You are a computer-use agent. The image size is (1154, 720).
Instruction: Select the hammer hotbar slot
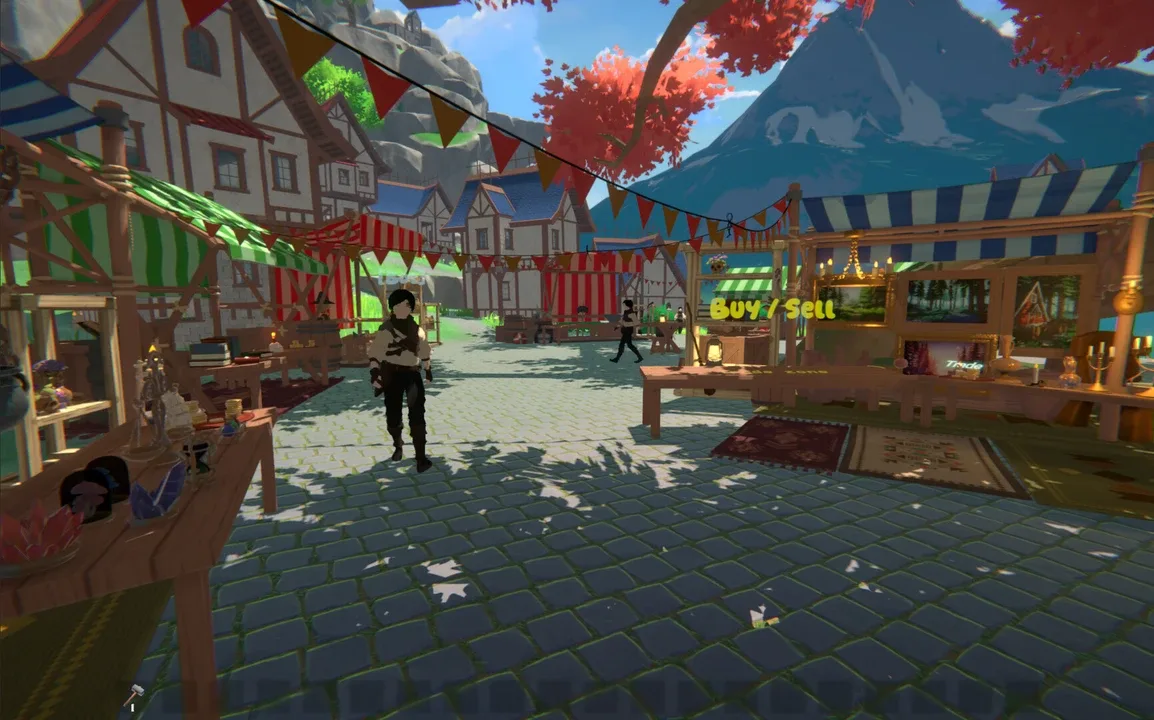[x=134, y=696]
